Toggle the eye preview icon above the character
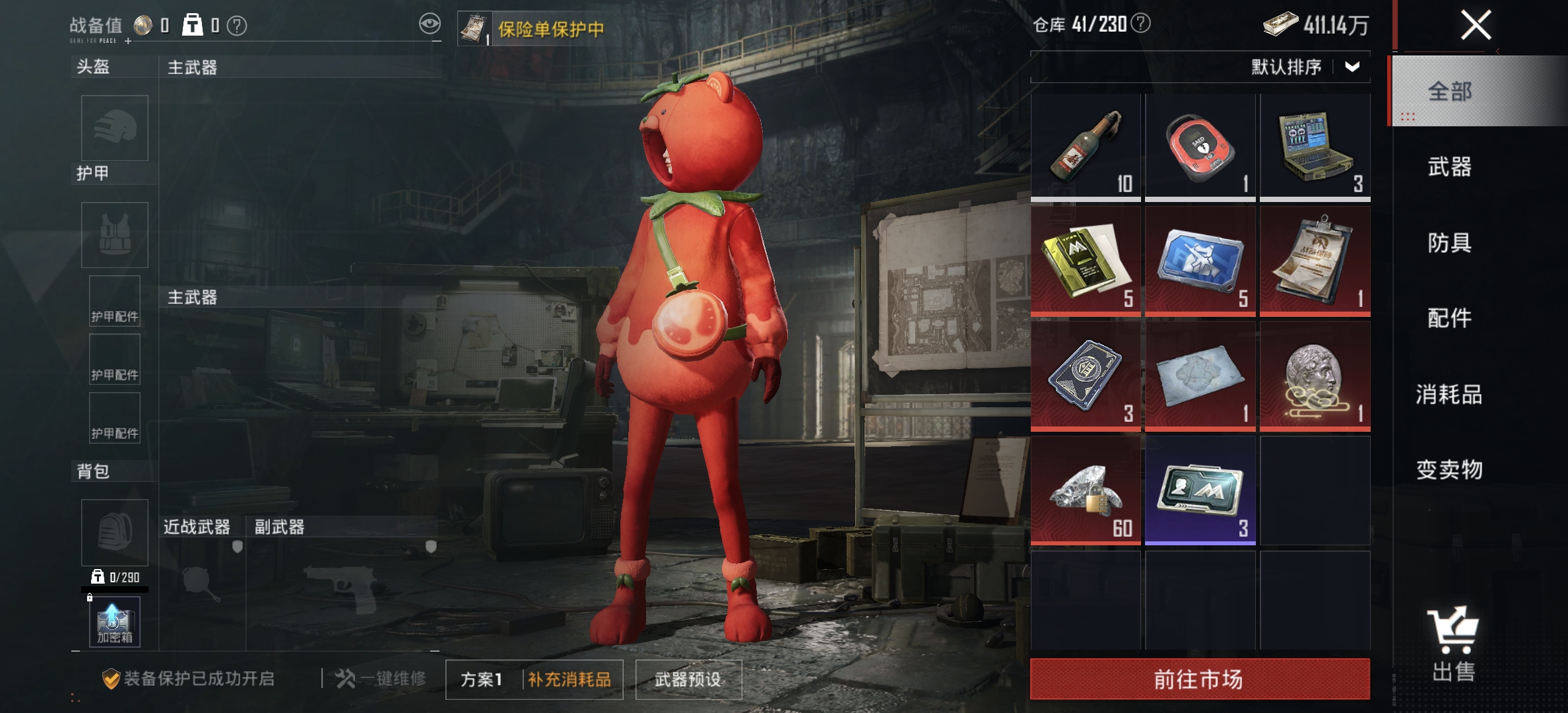The image size is (1568, 713). click(x=430, y=22)
